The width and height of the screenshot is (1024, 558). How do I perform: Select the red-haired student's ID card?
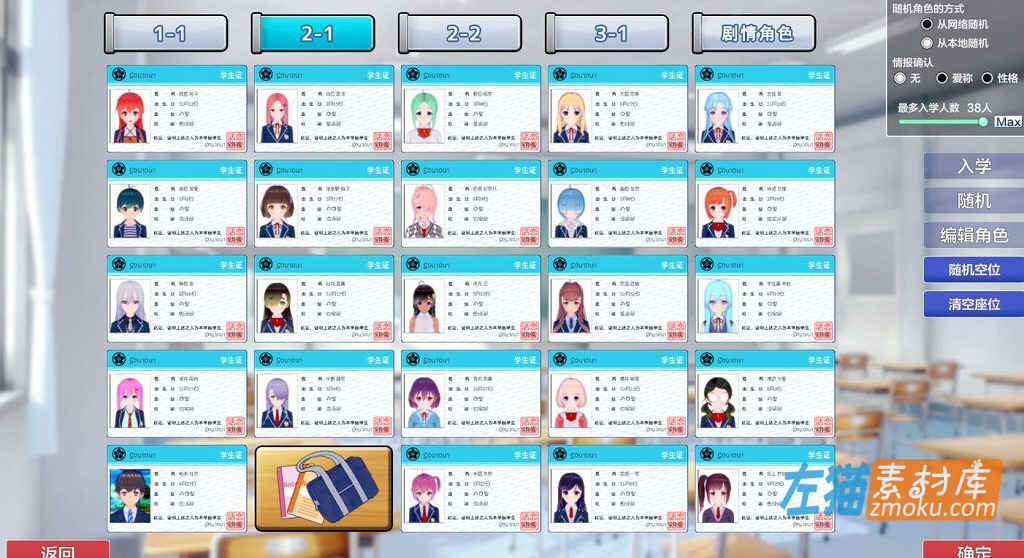click(x=176, y=109)
